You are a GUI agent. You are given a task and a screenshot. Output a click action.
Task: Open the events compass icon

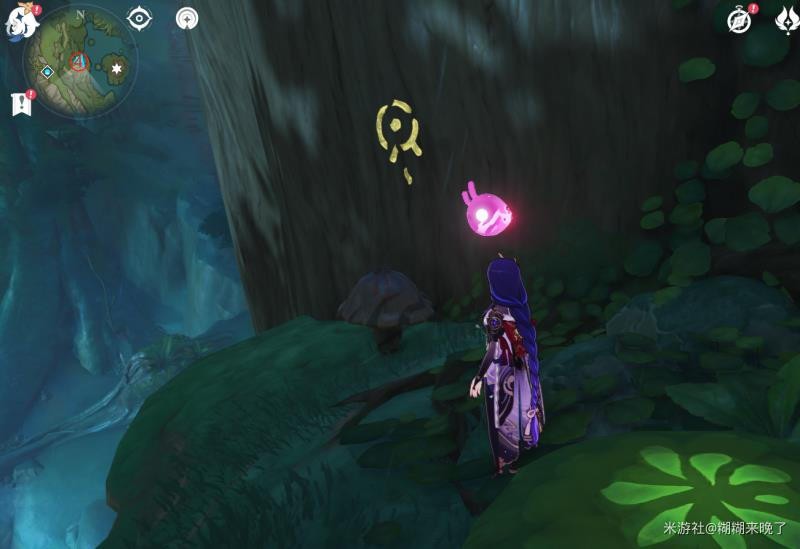click(739, 20)
